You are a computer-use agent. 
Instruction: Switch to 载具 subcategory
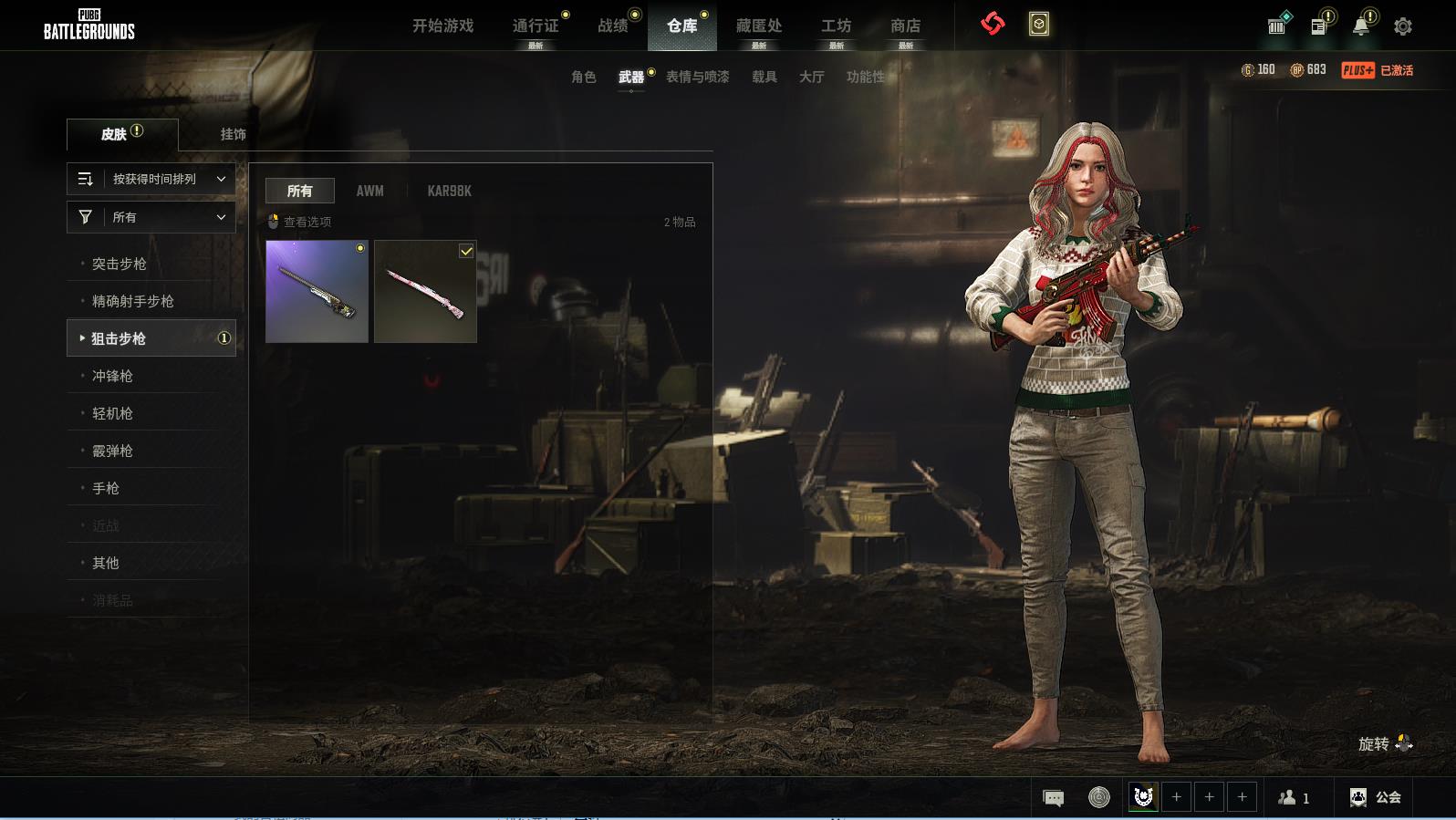[x=764, y=77]
